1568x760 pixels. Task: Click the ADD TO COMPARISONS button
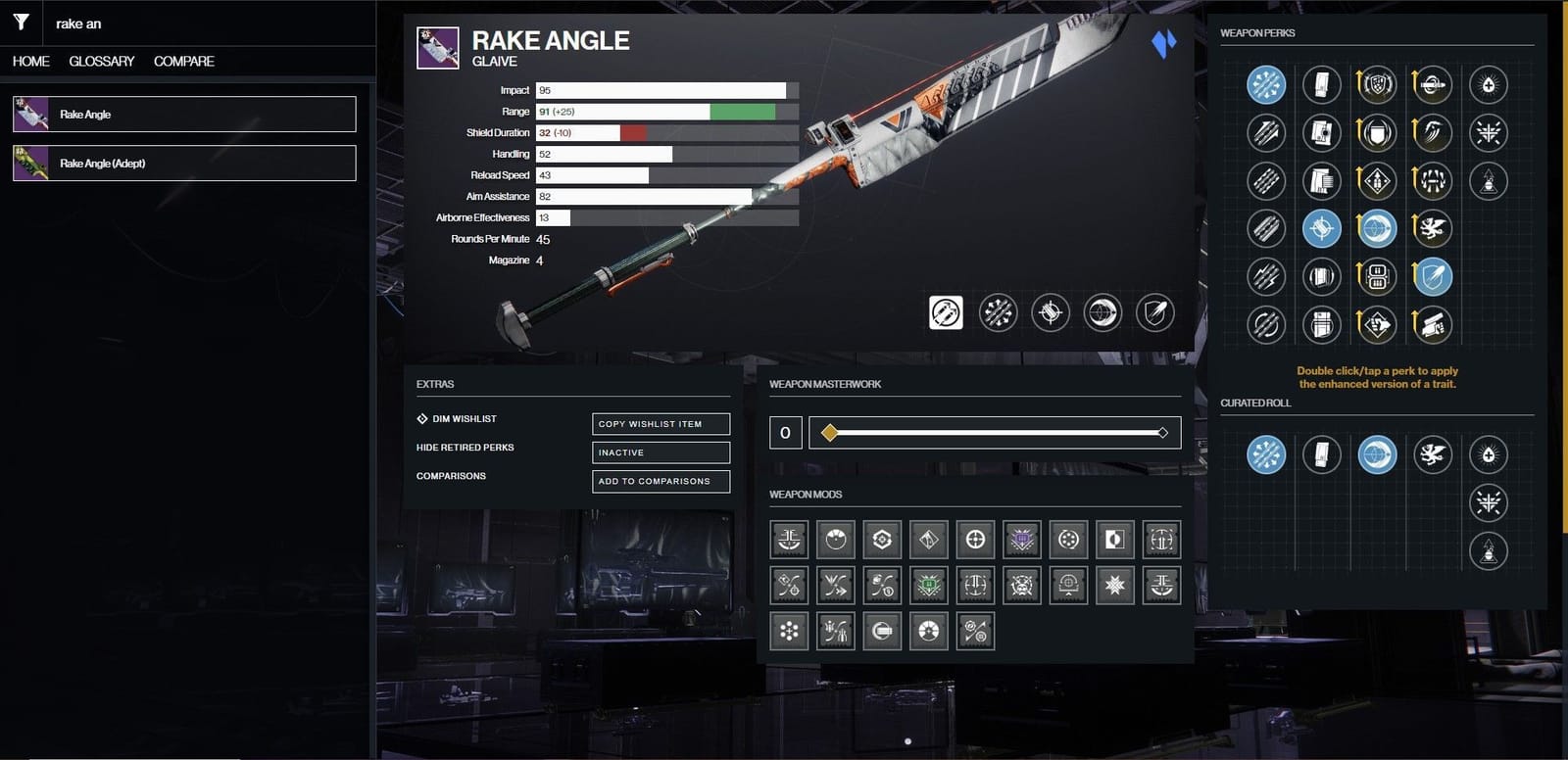(x=661, y=481)
